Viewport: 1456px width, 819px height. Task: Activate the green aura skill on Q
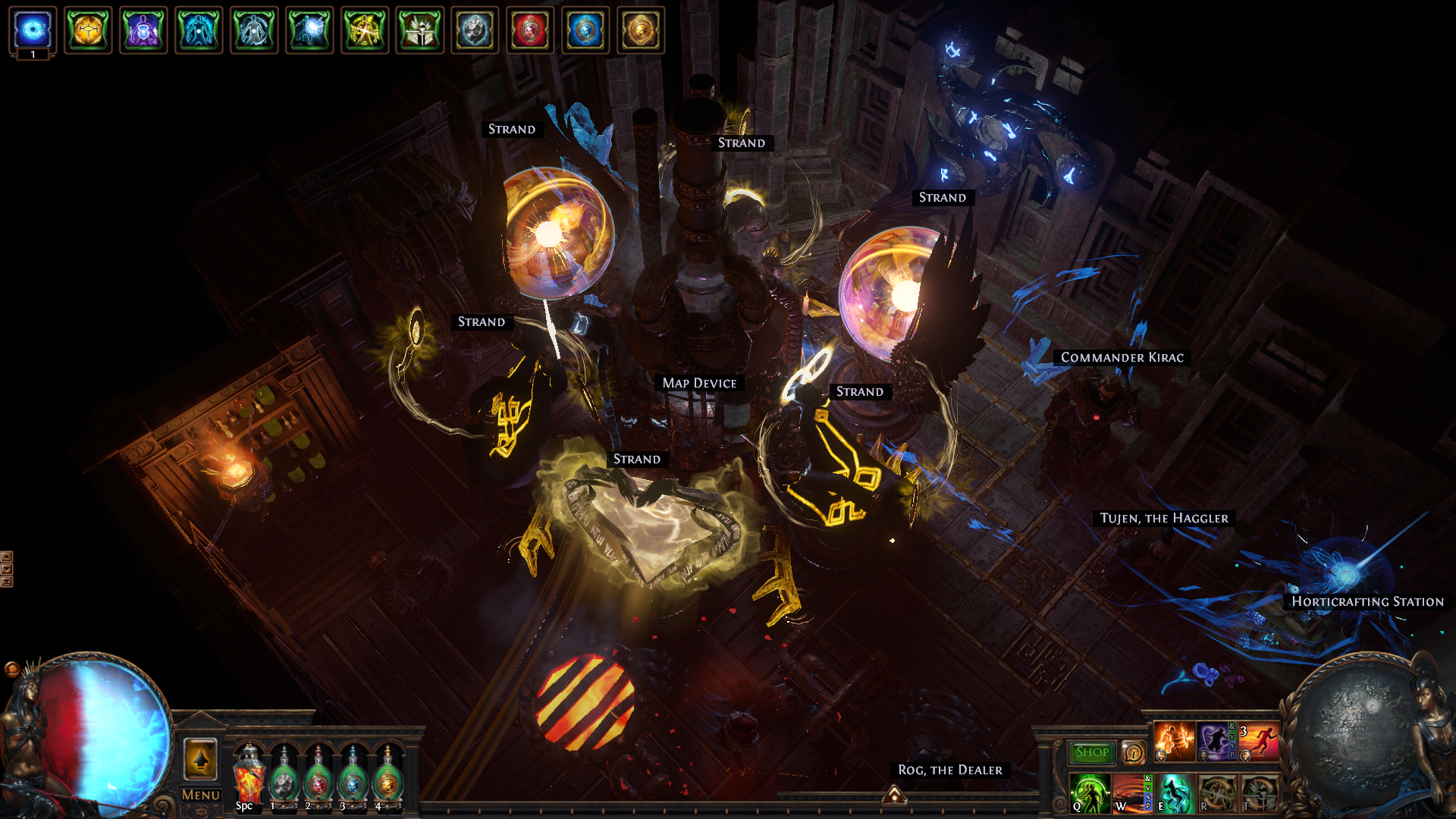click(1089, 793)
